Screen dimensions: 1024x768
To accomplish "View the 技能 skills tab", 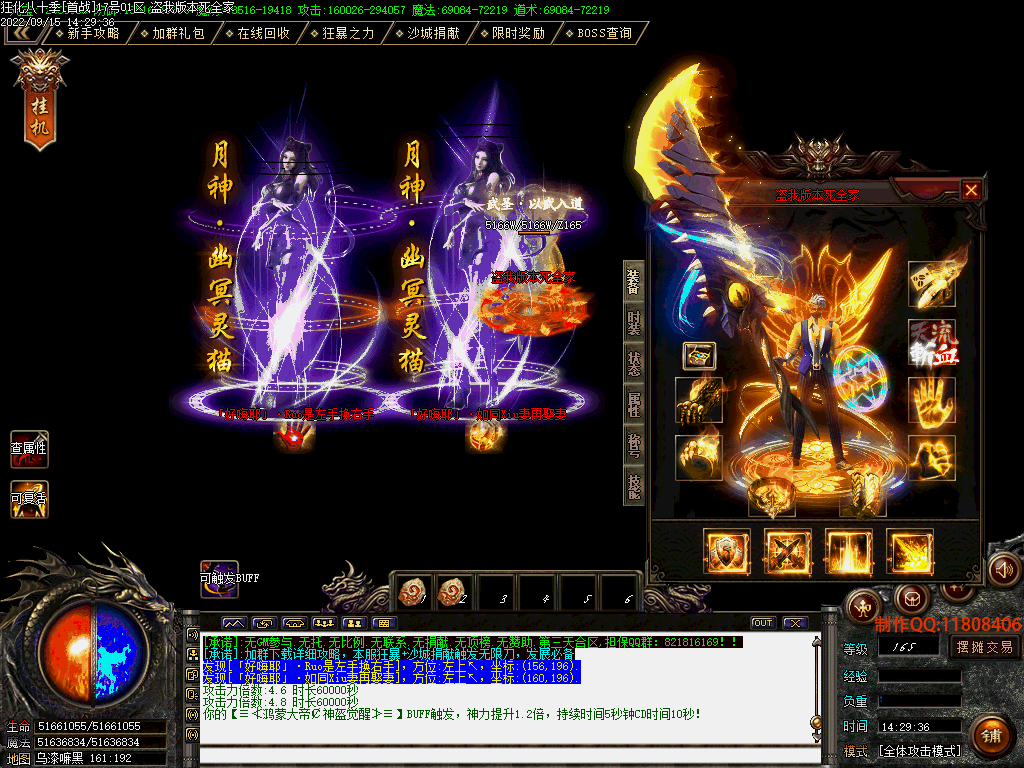I will (634, 486).
